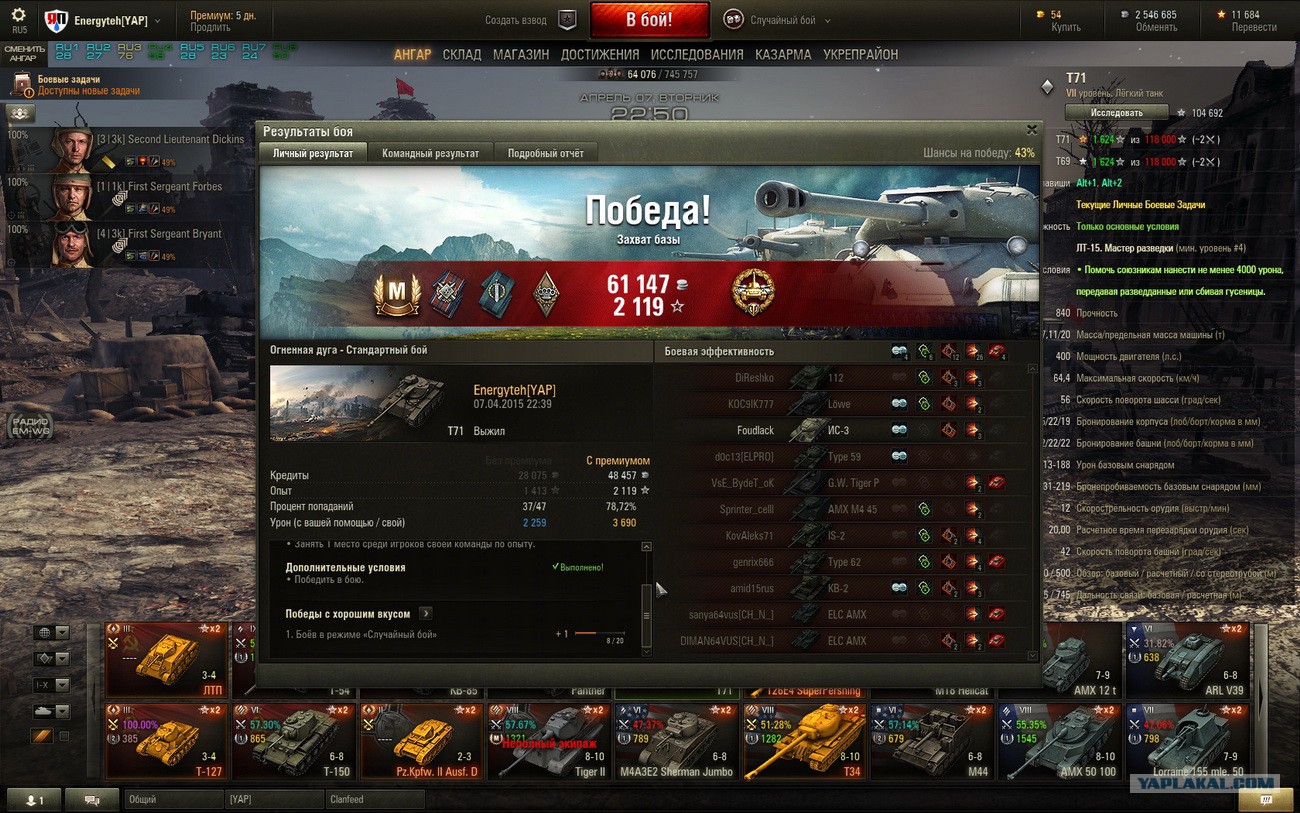Switch to the Командный результат tab
The width and height of the screenshot is (1300, 813).
[430, 153]
